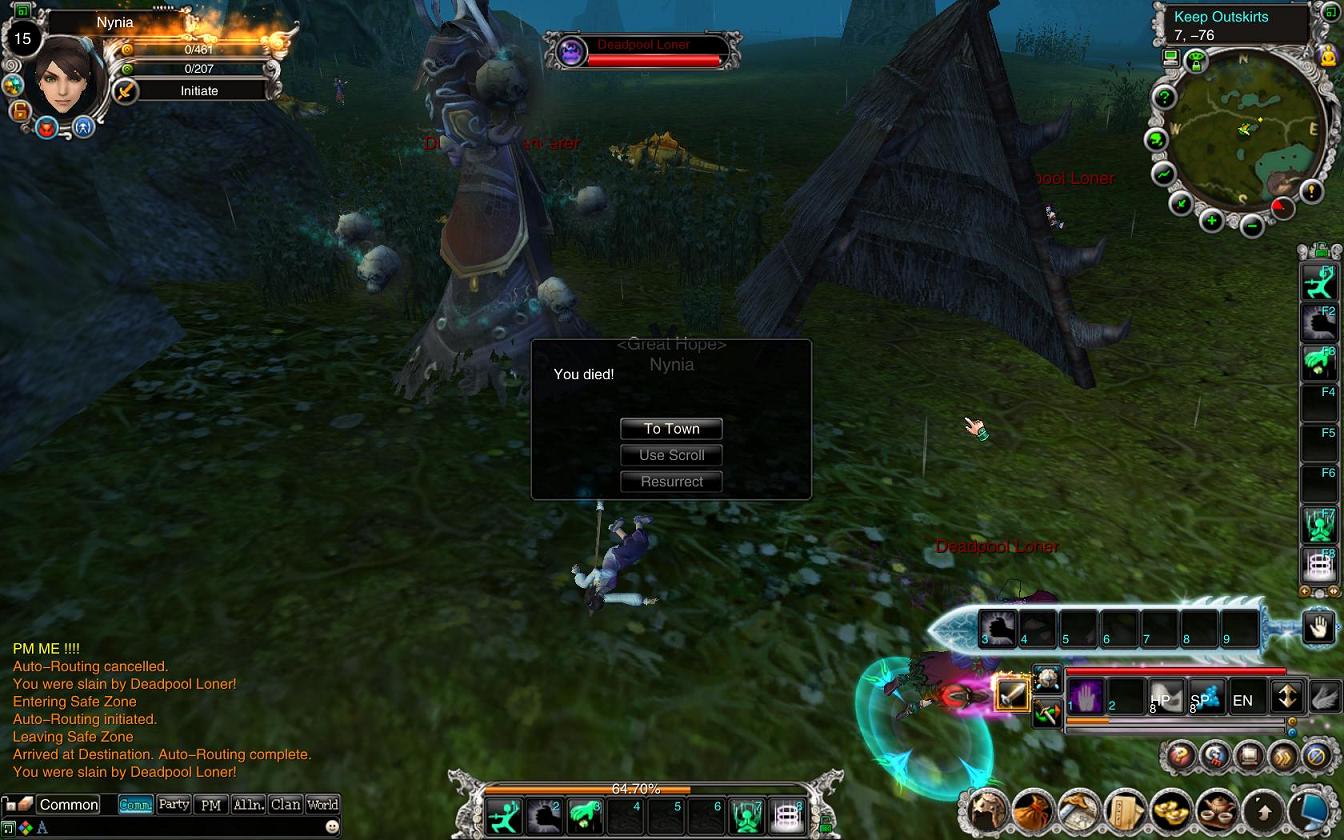Open the GM contact icon
This screenshot has width=1344, height=840.
[x=1216, y=756]
